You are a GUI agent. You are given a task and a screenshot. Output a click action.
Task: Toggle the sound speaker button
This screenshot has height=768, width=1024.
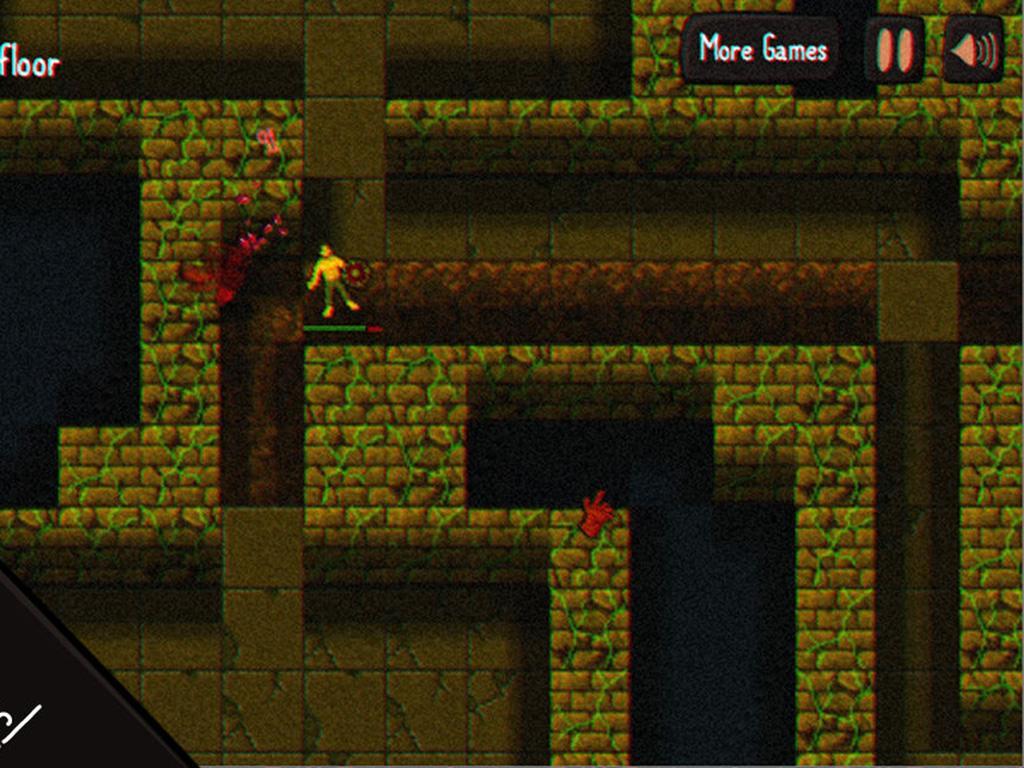[972, 50]
